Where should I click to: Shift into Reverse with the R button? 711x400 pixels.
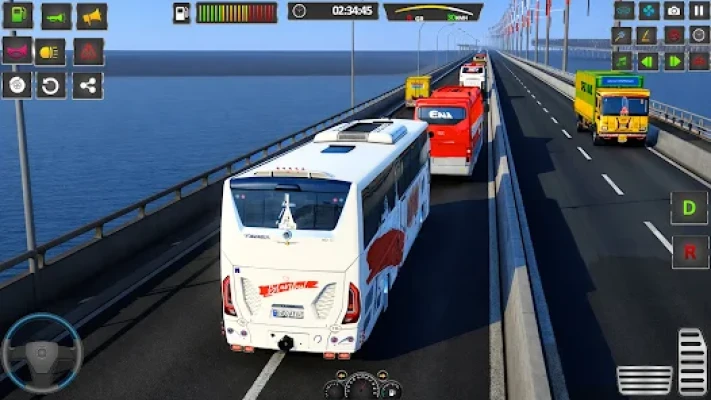pos(689,251)
